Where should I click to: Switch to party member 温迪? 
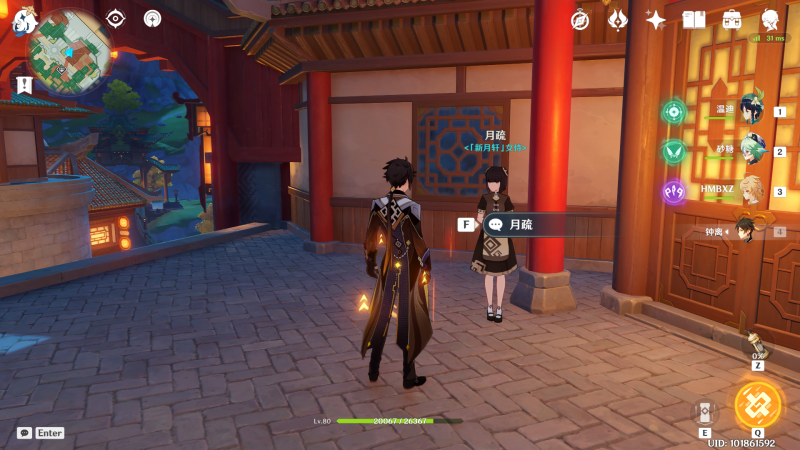tap(751, 110)
